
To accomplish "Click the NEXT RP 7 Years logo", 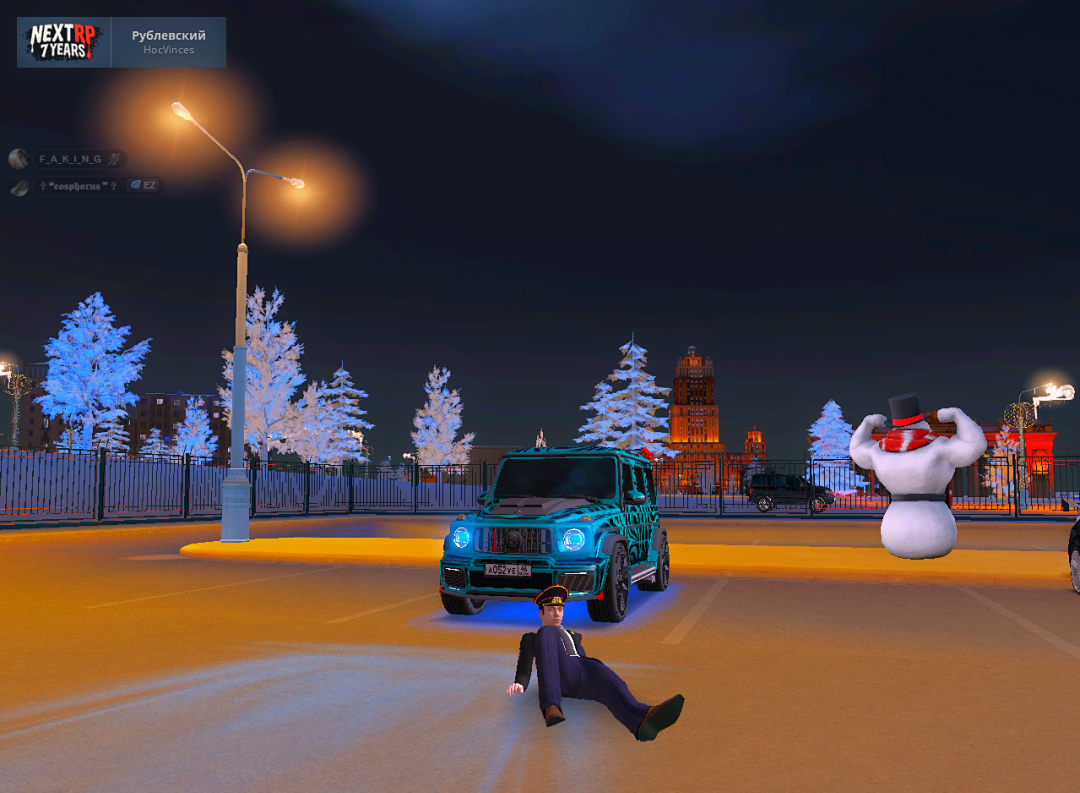I will point(62,42).
